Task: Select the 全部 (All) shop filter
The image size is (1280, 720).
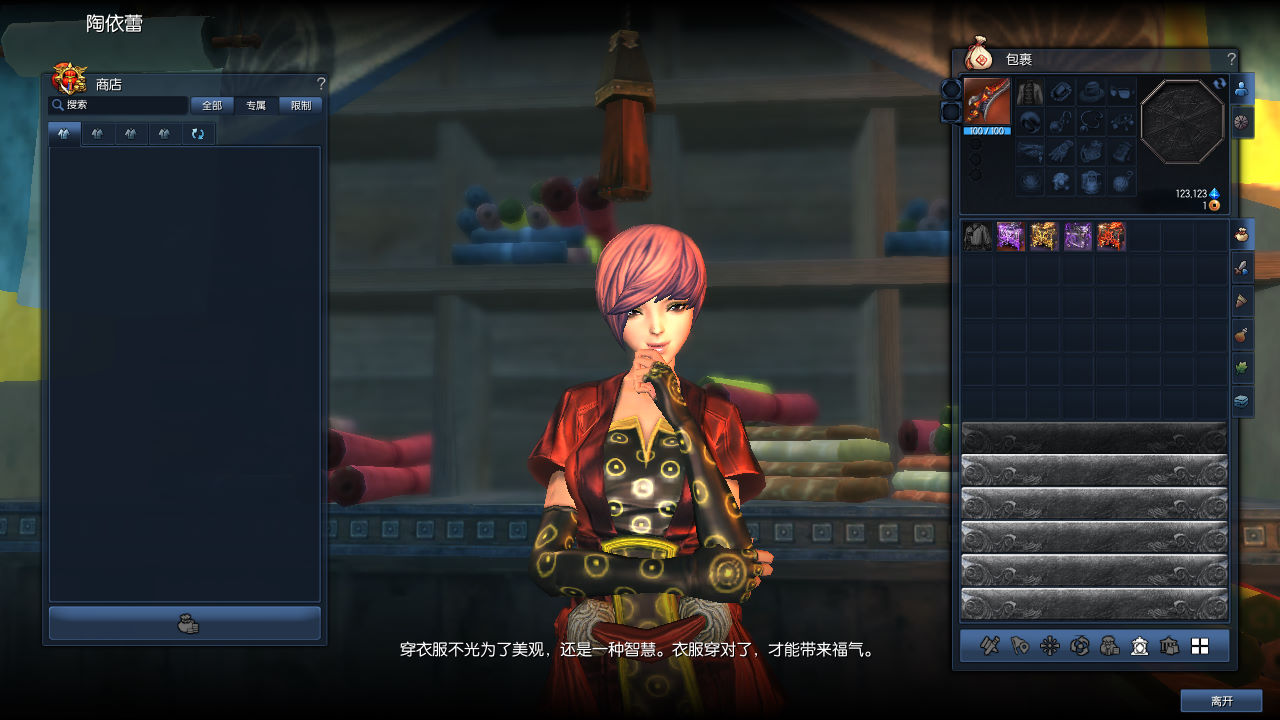Action: click(x=212, y=105)
